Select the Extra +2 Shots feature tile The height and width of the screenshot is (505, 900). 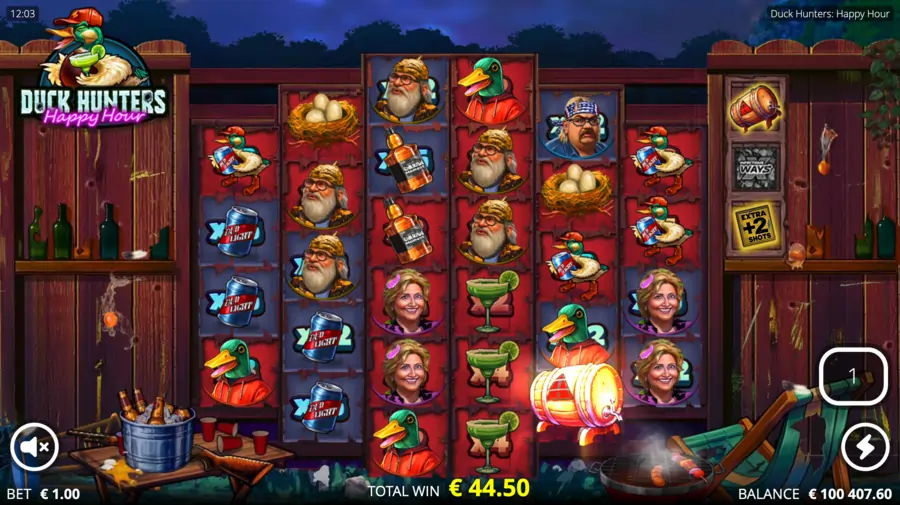[x=756, y=226]
